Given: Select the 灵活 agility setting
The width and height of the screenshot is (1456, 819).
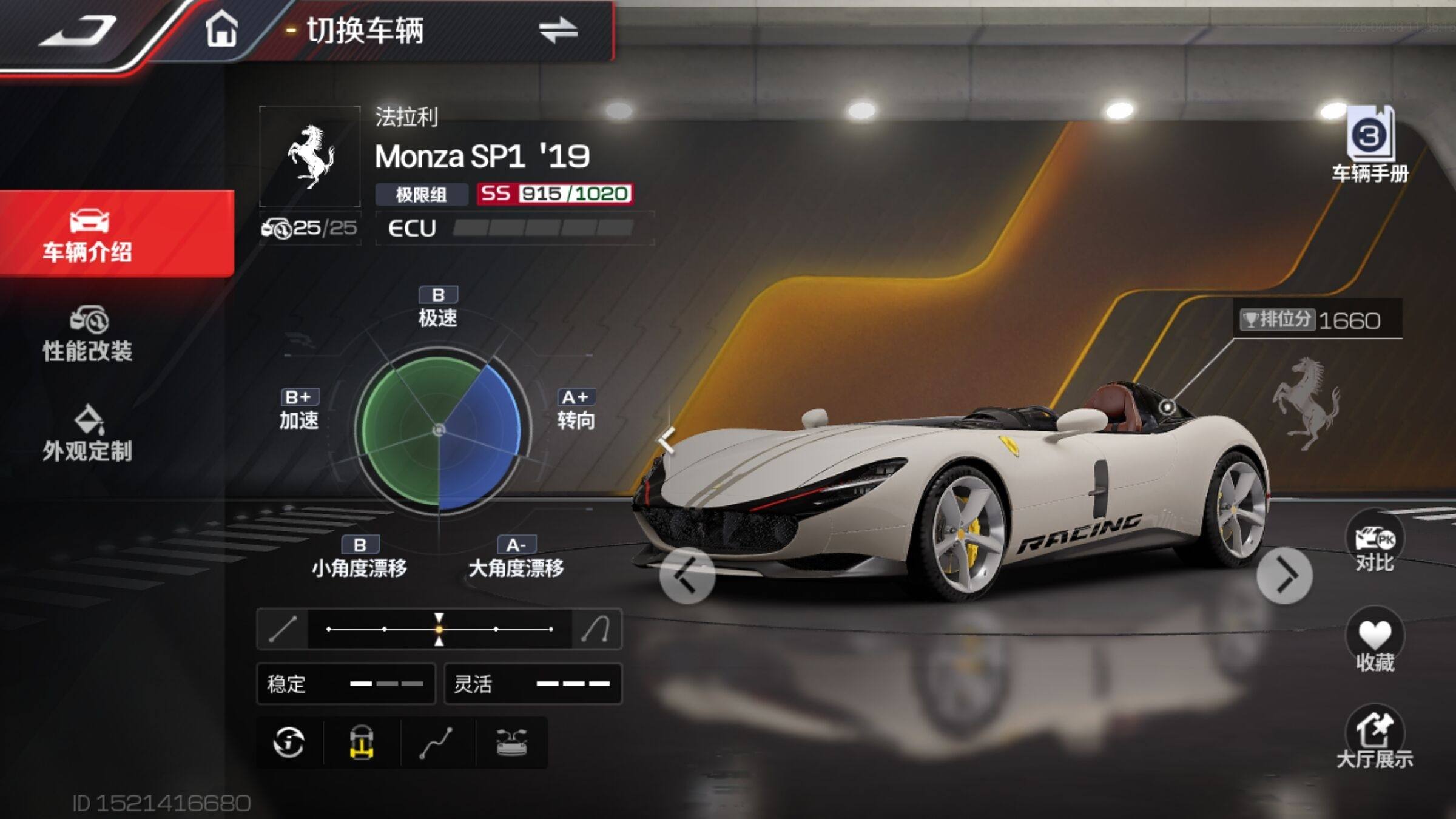Looking at the screenshot, I should tap(533, 684).
